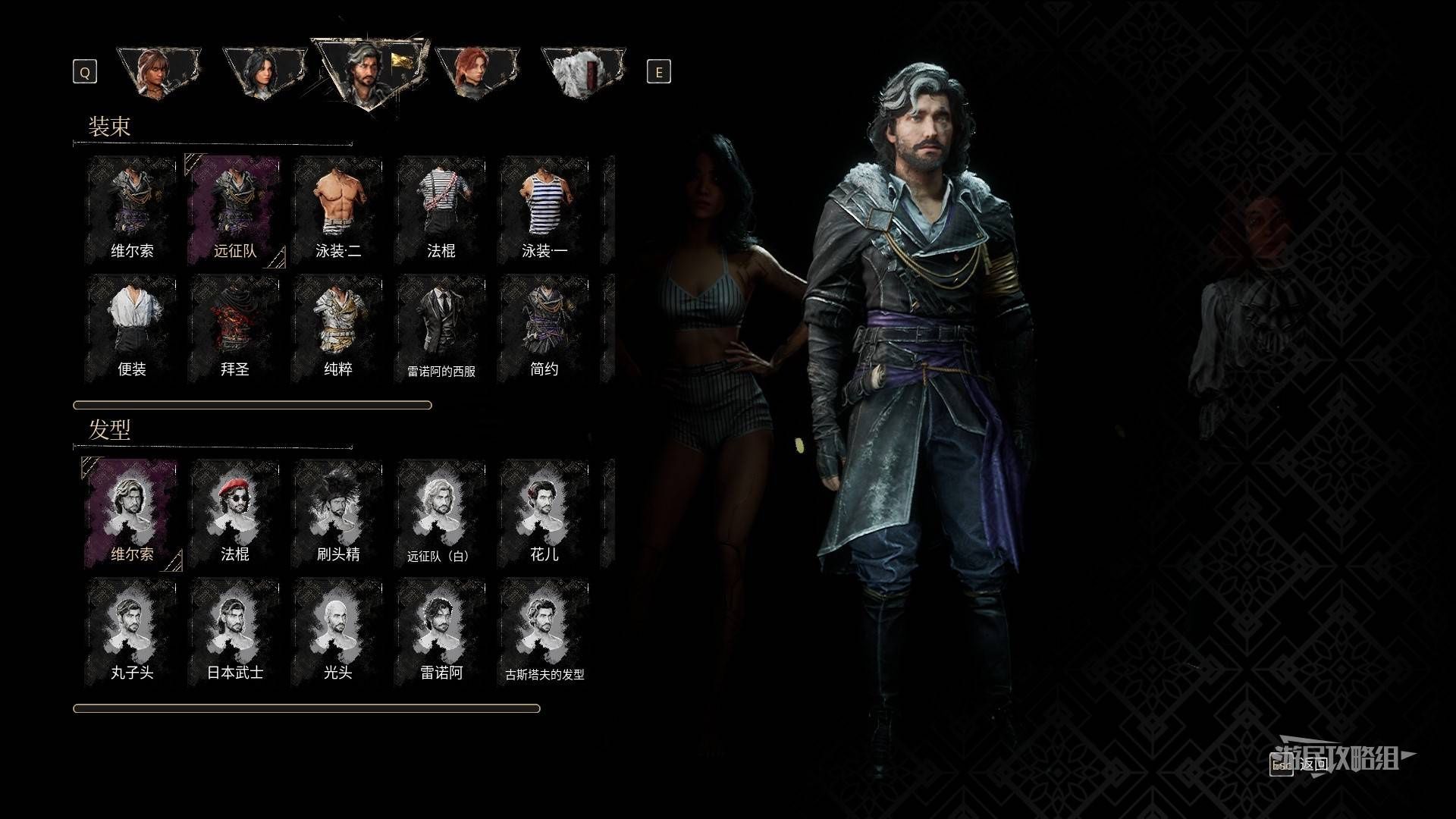This screenshot has height=819, width=1456.
Task: Apply the 丸子头 bun hairstyle
Action: click(132, 632)
